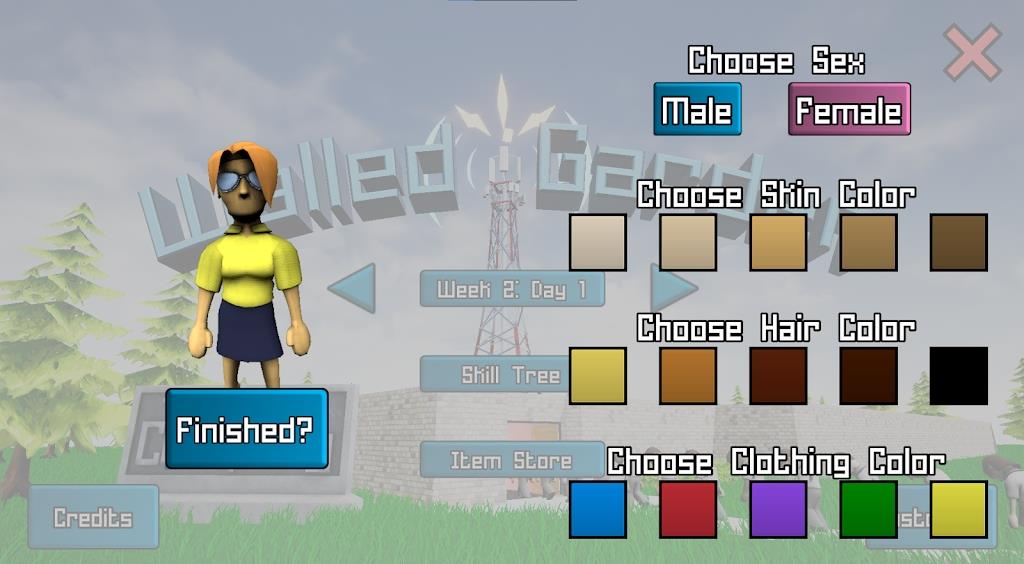Screen dimensions: 1024x564
Task: Select the yellow clothing color
Action: click(958, 509)
